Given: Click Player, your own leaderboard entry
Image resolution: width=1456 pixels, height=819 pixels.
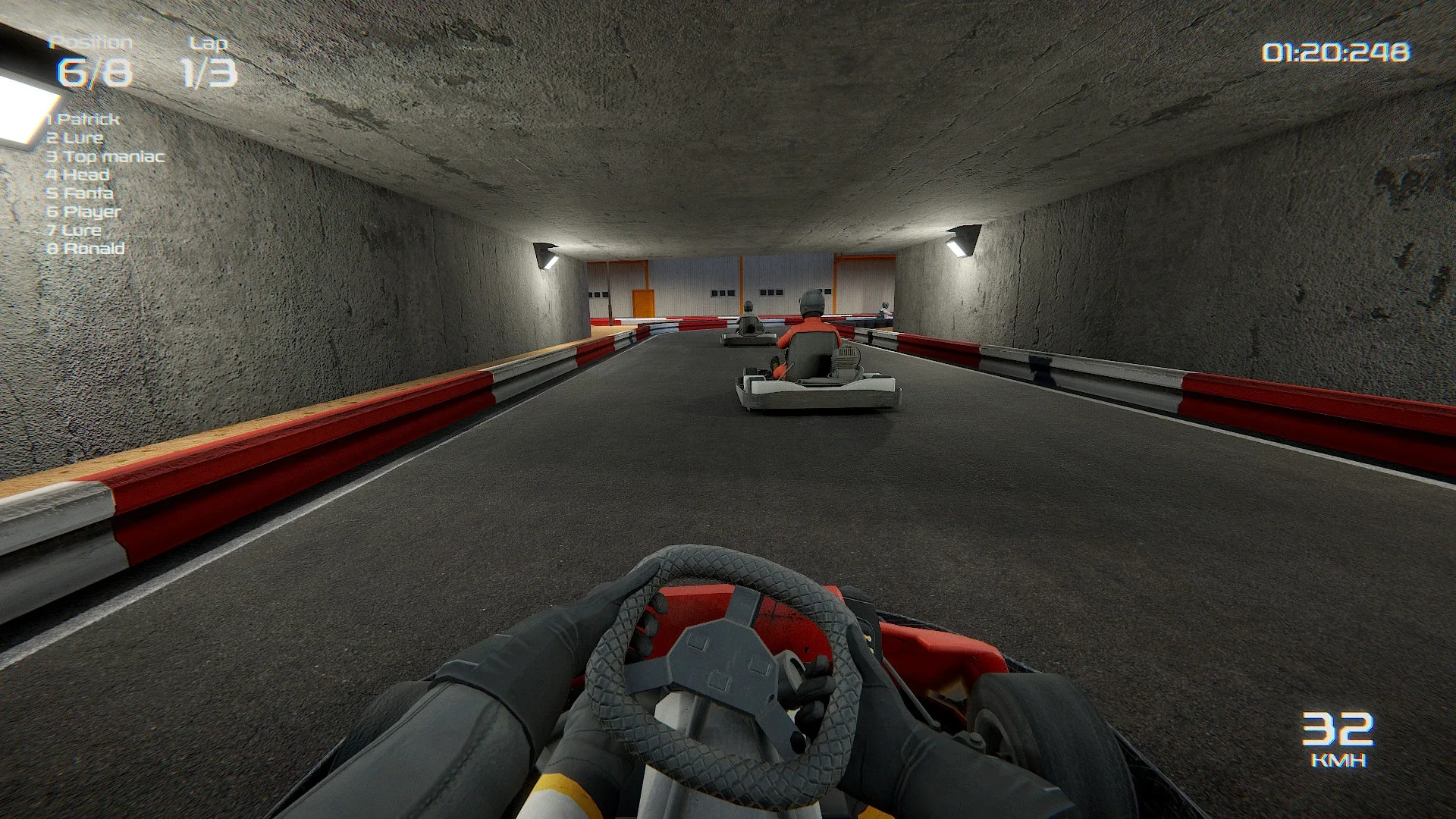Looking at the screenshot, I should [x=84, y=212].
